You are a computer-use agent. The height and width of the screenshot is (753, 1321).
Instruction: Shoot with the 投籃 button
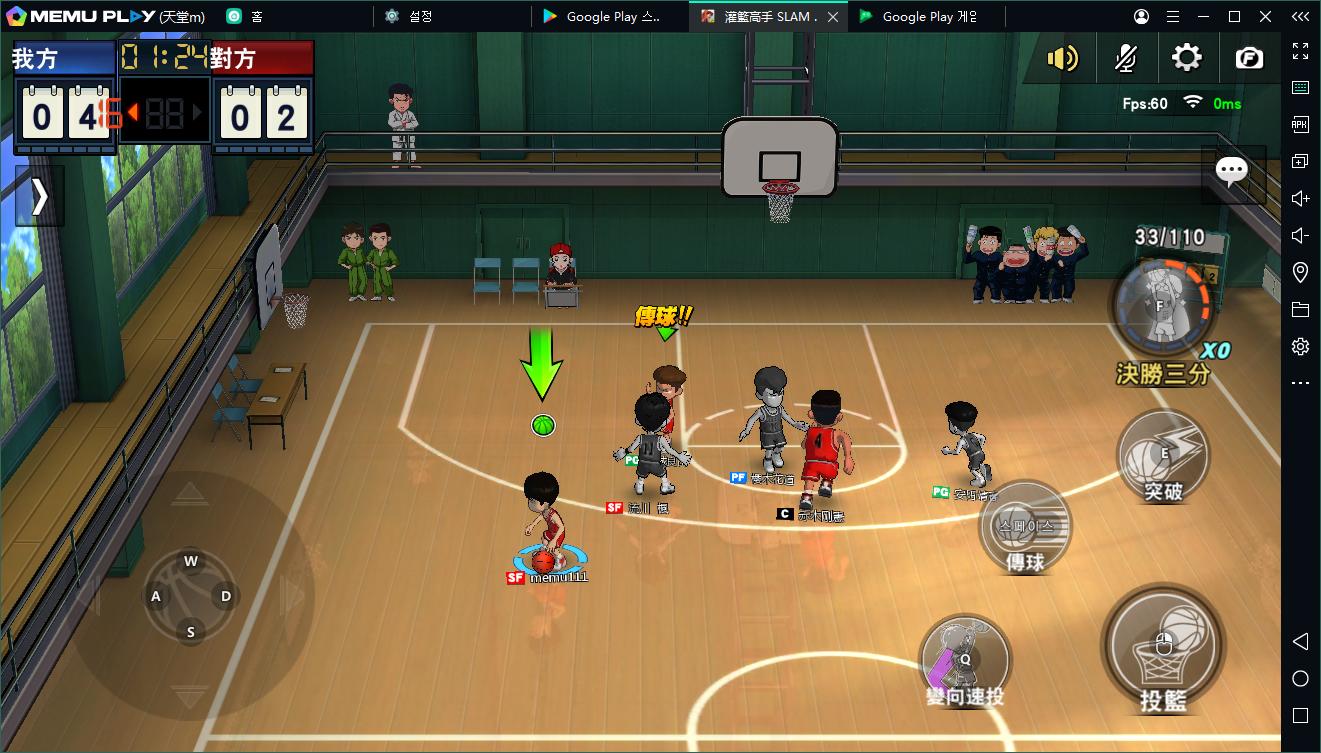tap(1163, 646)
